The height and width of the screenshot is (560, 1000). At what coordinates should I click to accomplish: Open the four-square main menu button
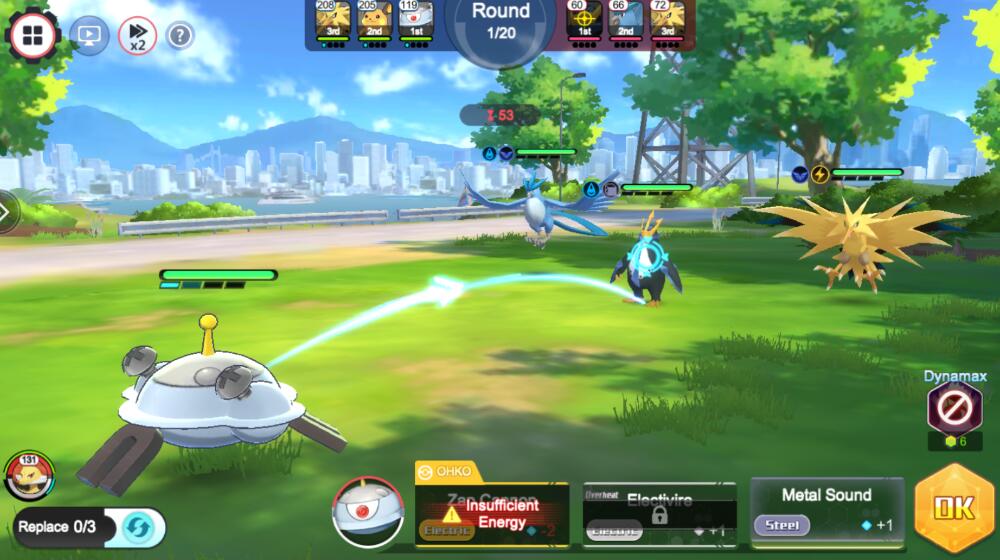coord(32,36)
